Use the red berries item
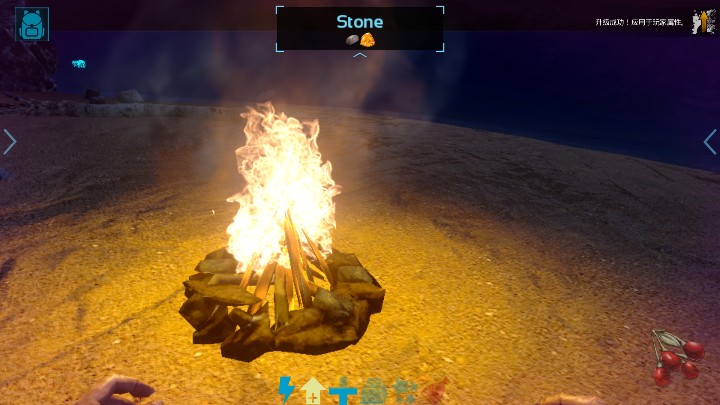This screenshot has width=720, height=405. 678,358
